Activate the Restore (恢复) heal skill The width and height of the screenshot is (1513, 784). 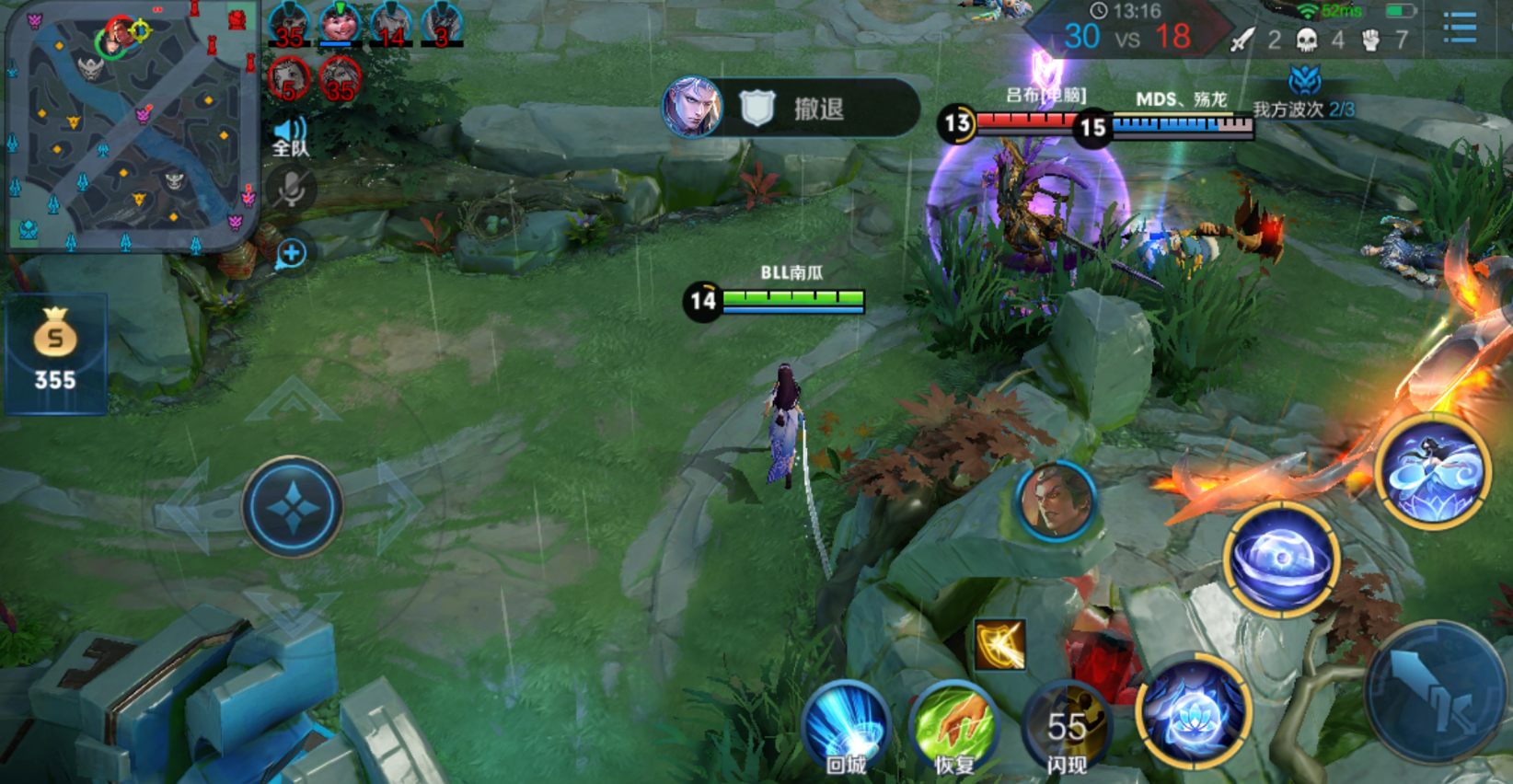(954, 729)
